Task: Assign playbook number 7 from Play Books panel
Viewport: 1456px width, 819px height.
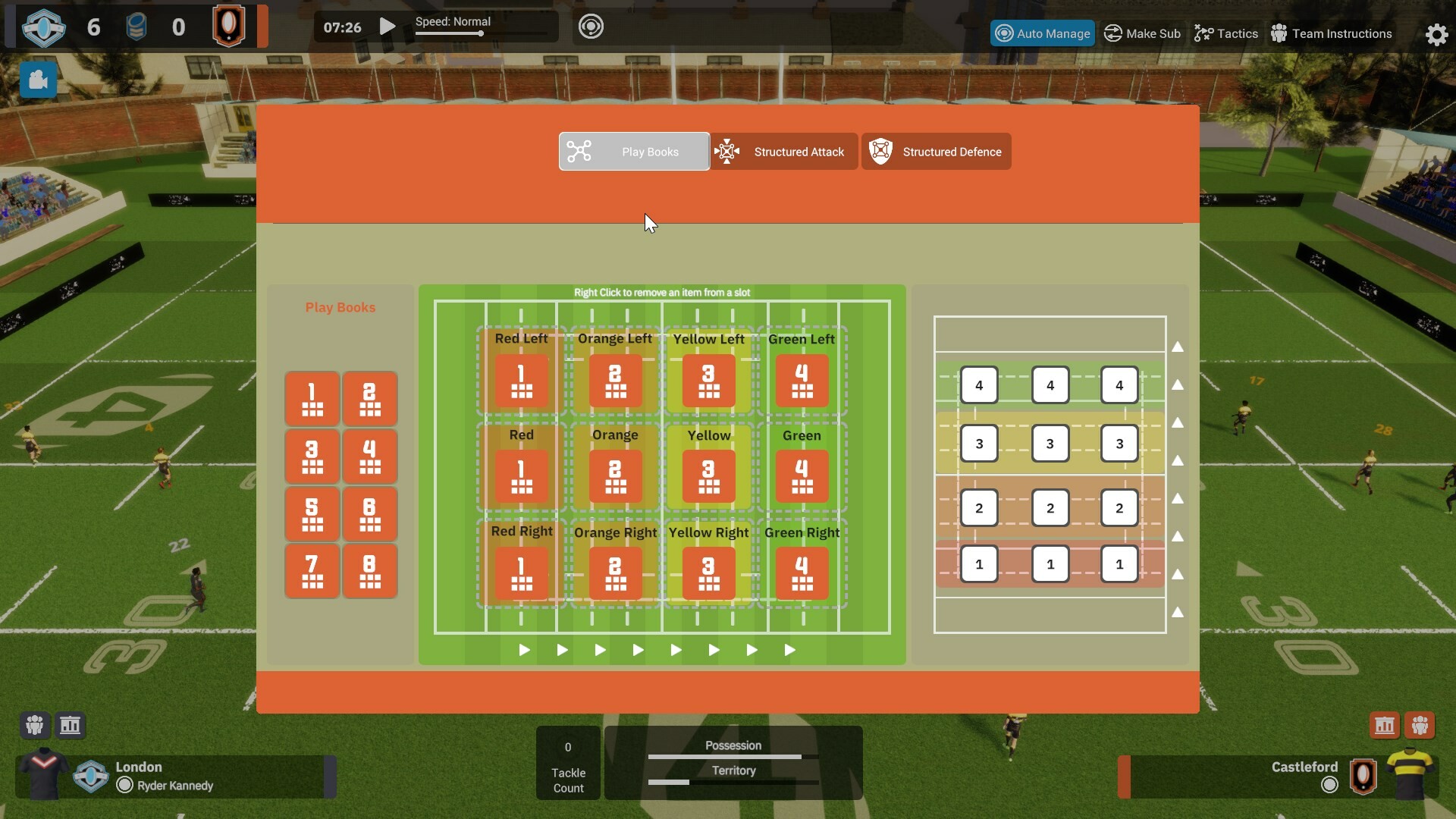Action: (312, 571)
